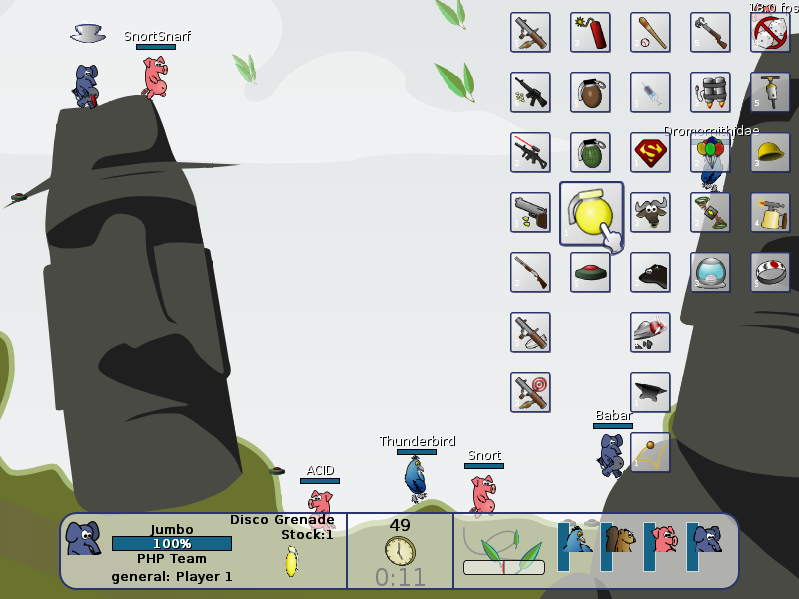Select the bazooka with red target icon

530,392
